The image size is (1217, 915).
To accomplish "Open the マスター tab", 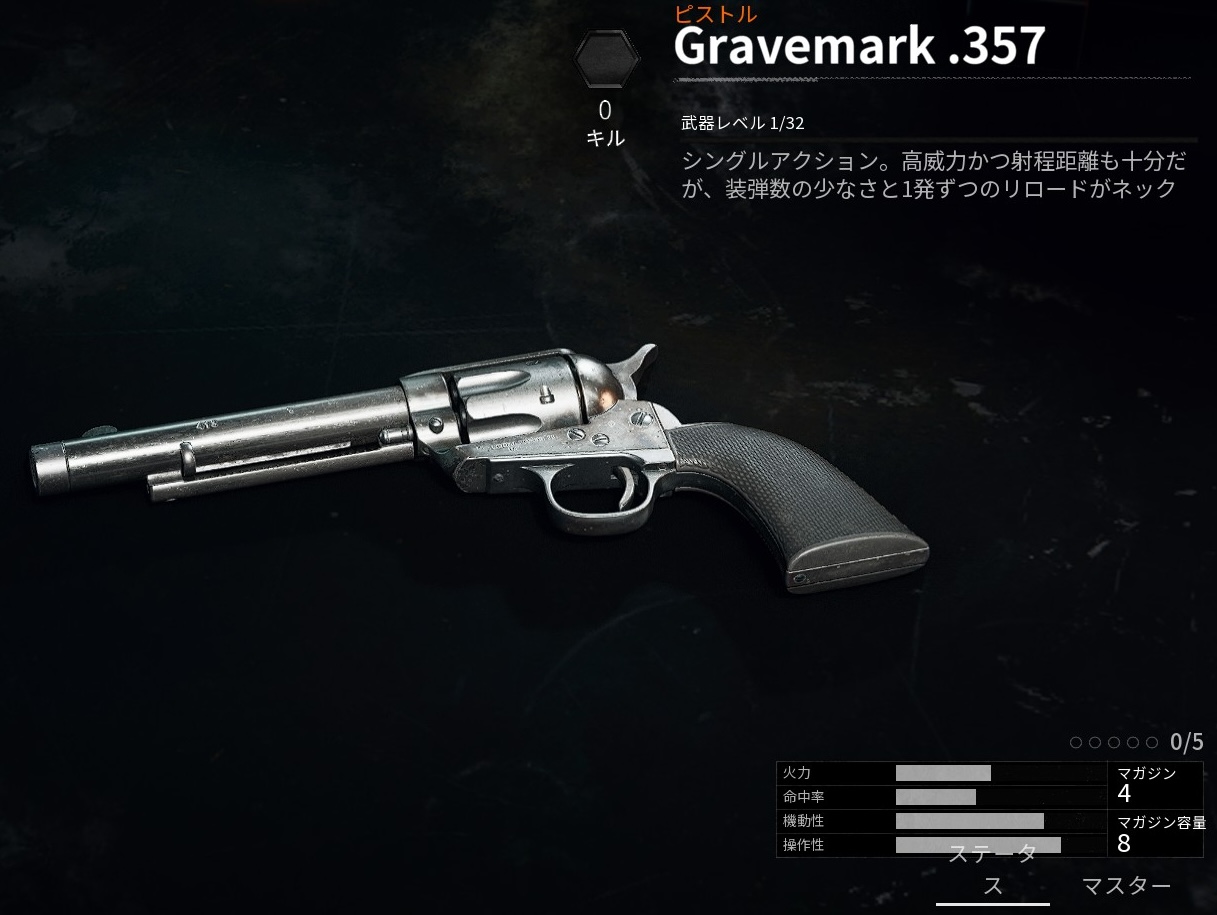I will tap(1126, 886).
